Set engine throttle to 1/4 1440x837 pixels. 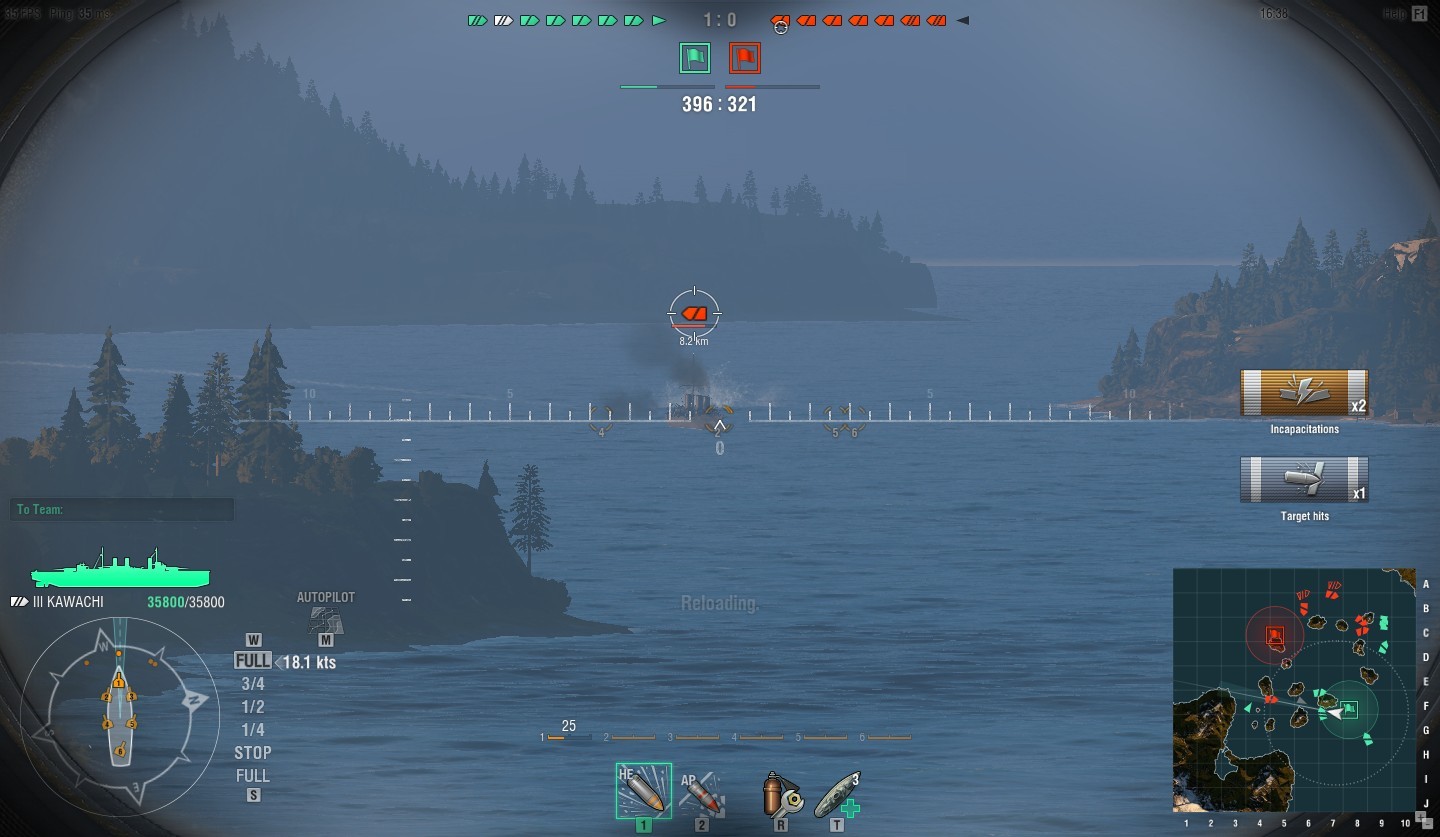click(x=253, y=730)
